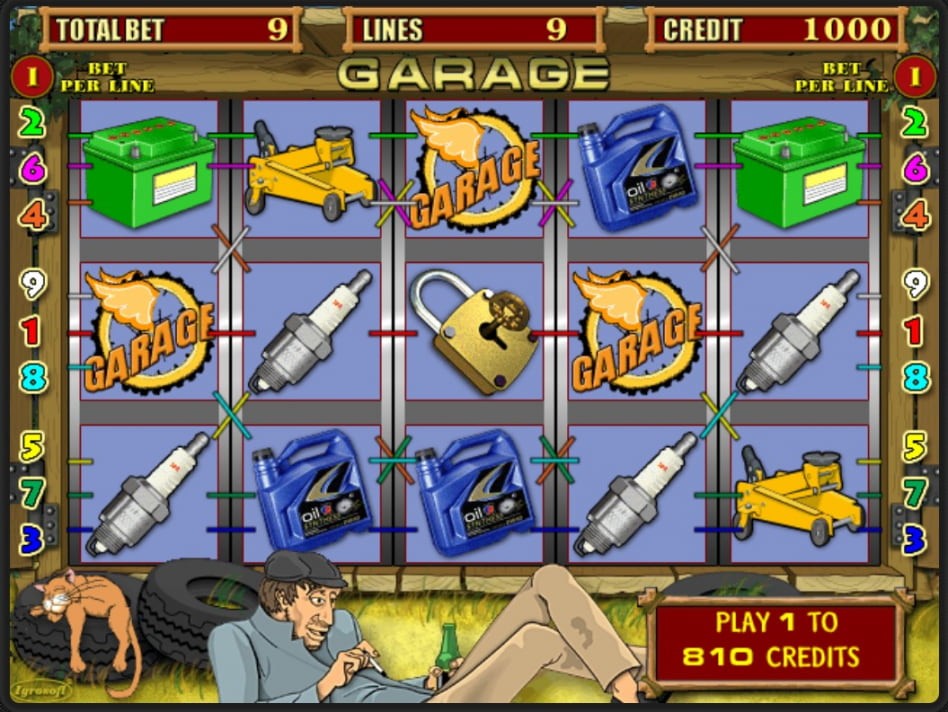Click the white line 9 marker on the left rail

pyautogui.click(x=33, y=285)
